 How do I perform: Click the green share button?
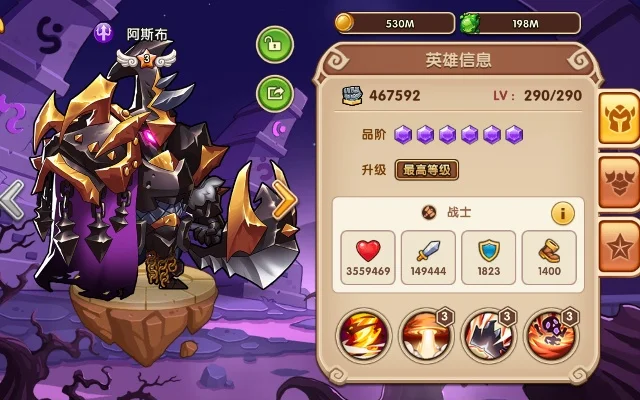(x=273, y=93)
